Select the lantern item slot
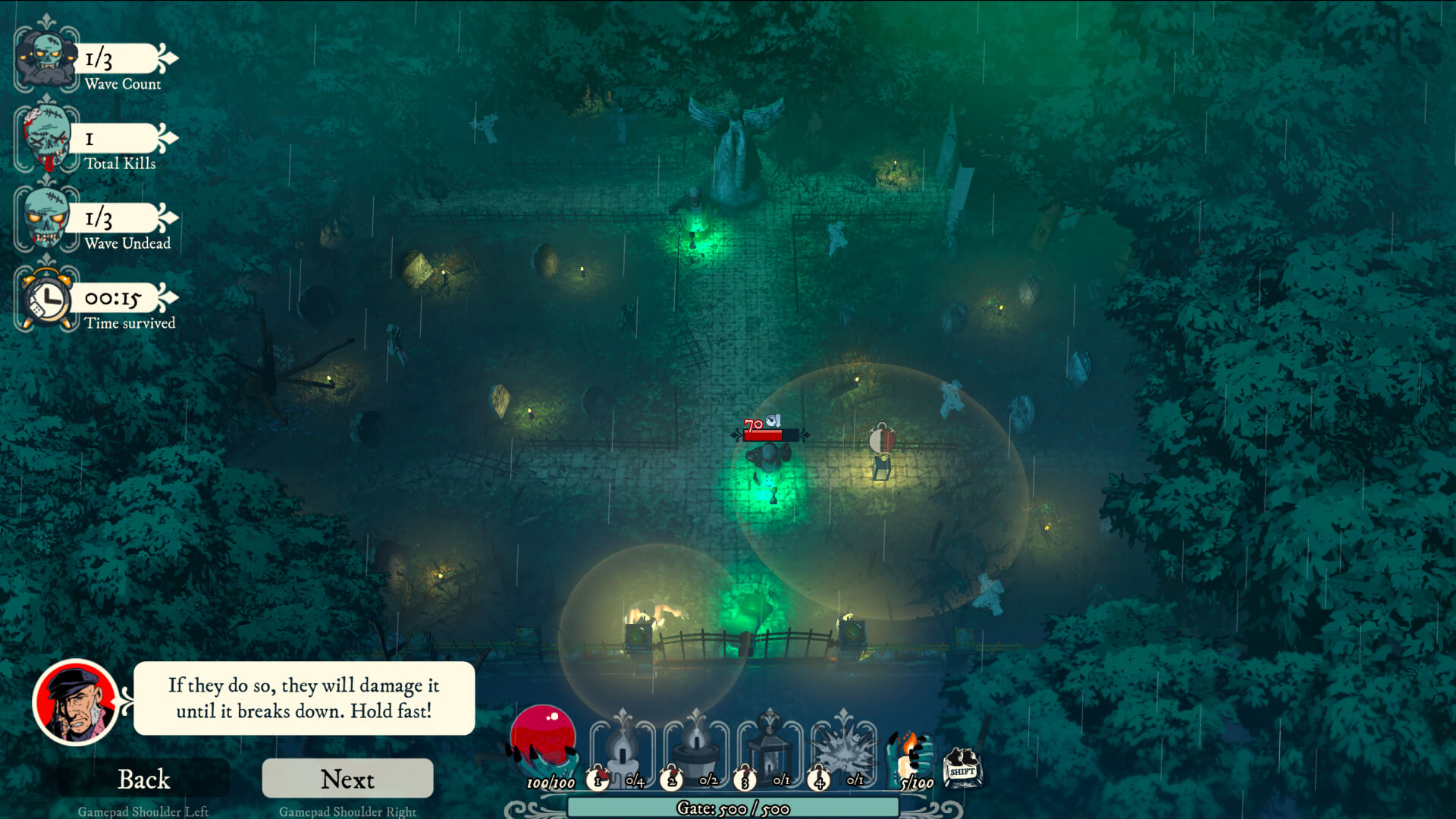1456x819 pixels. 769,747
